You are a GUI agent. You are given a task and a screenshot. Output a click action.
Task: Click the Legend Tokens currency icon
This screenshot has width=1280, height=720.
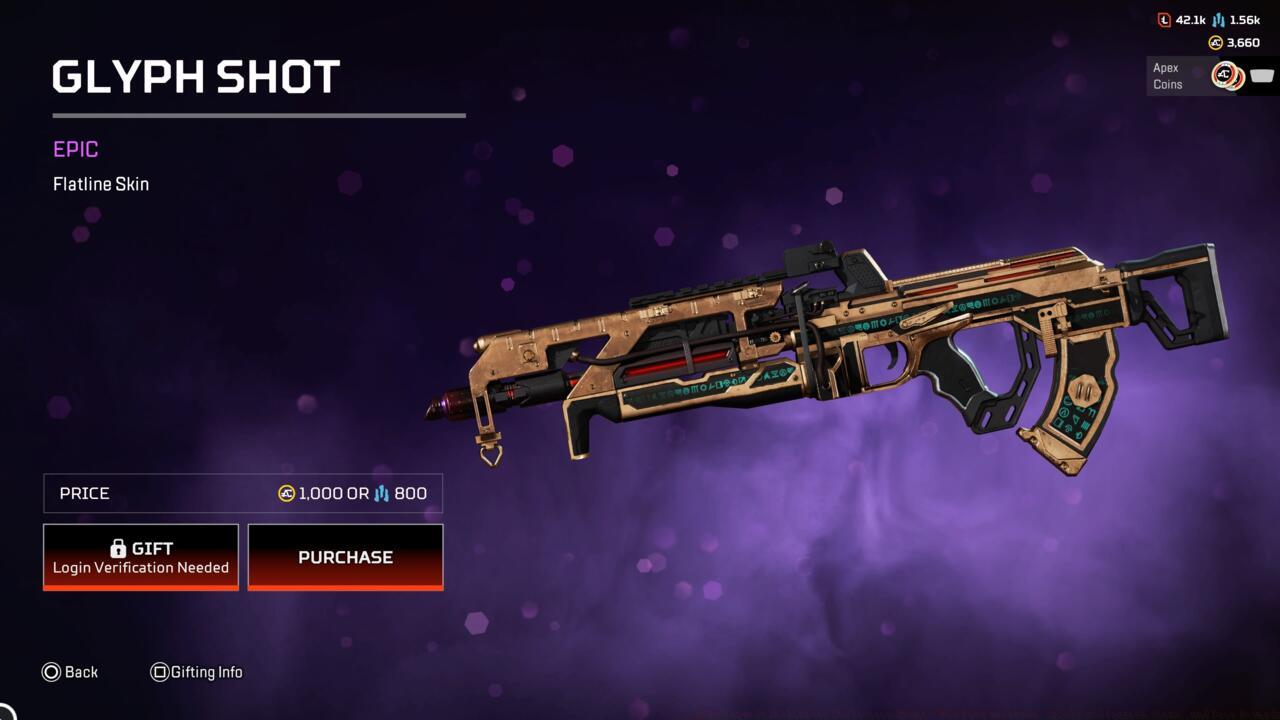(x=1164, y=19)
